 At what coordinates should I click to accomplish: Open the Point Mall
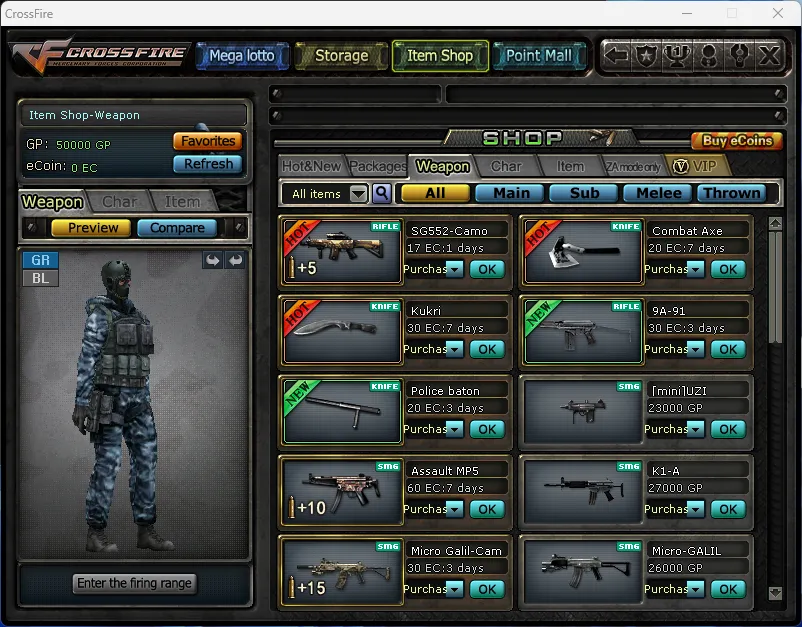[x=538, y=56]
